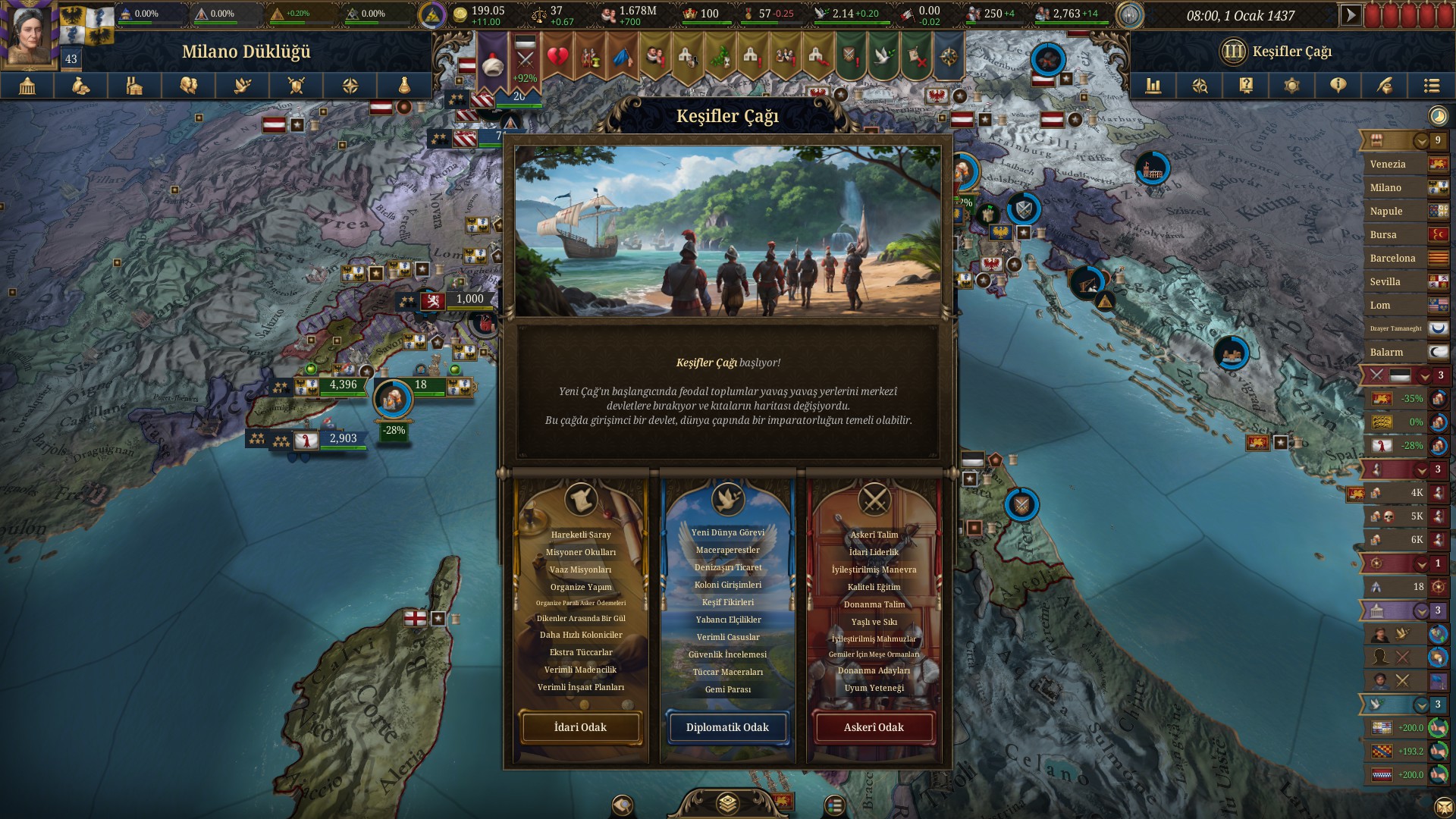Click the game speed play arrow
Screen dimensions: 1456x819
coord(1350,14)
